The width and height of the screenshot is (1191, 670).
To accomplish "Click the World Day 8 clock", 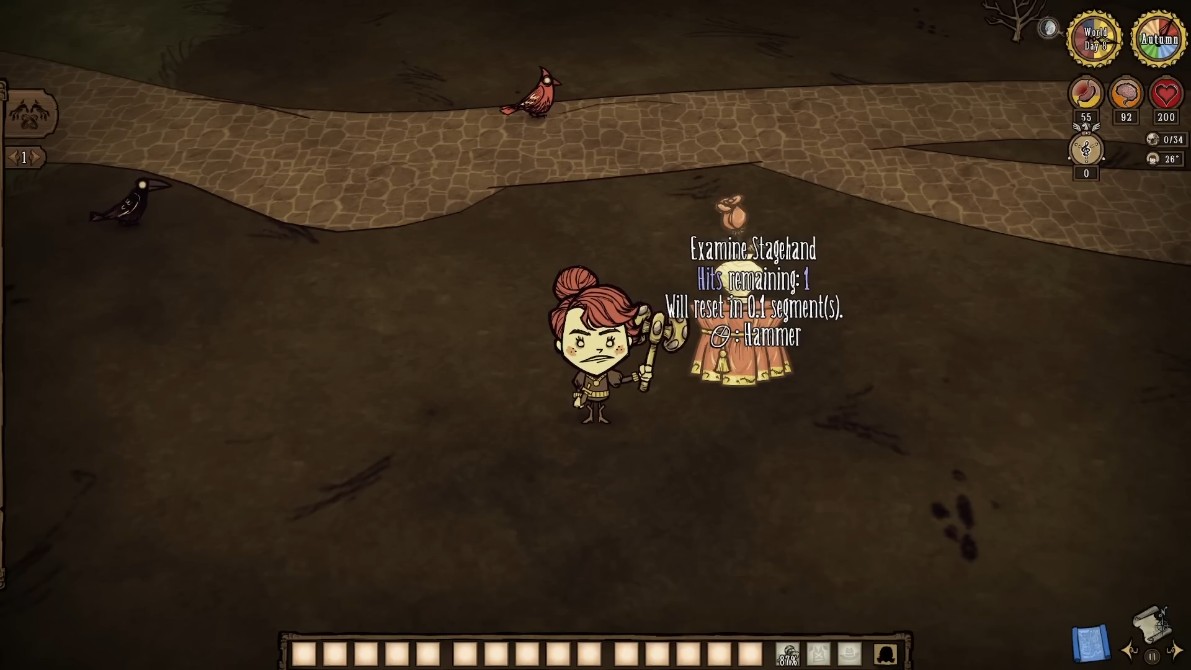I will [1094, 39].
